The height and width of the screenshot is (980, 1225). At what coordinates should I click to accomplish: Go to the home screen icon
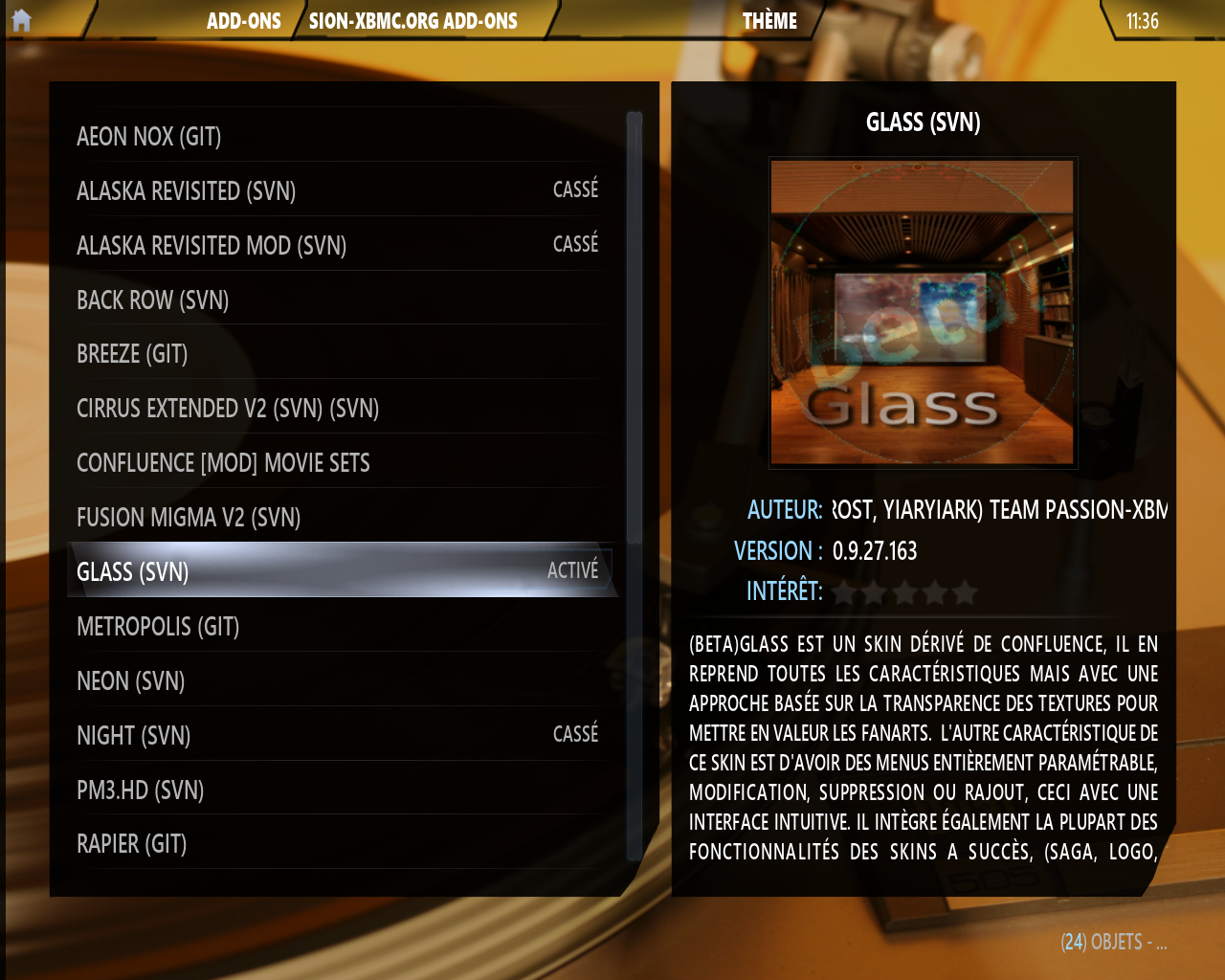pyautogui.click(x=21, y=20)
